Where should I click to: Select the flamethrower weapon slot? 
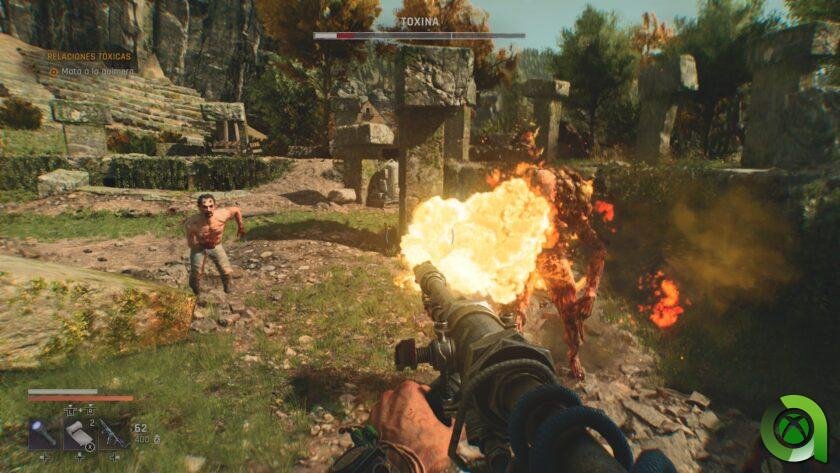tap(112, 433)
